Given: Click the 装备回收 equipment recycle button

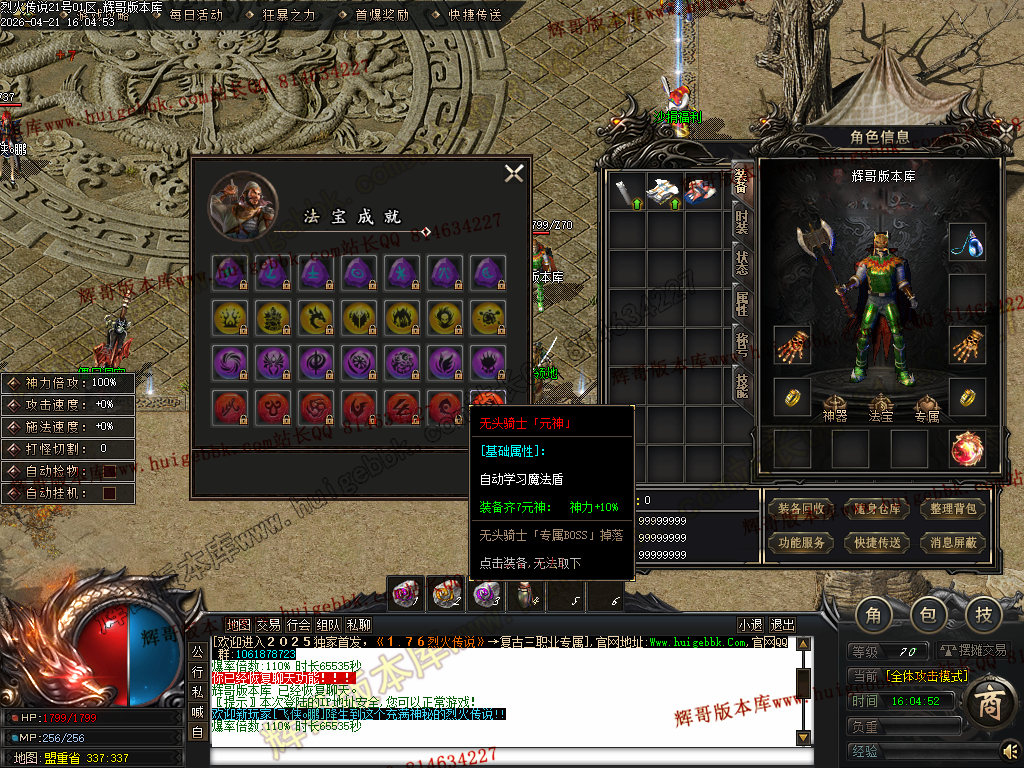Looking at the screenshot, I should [x=801, y=509].
